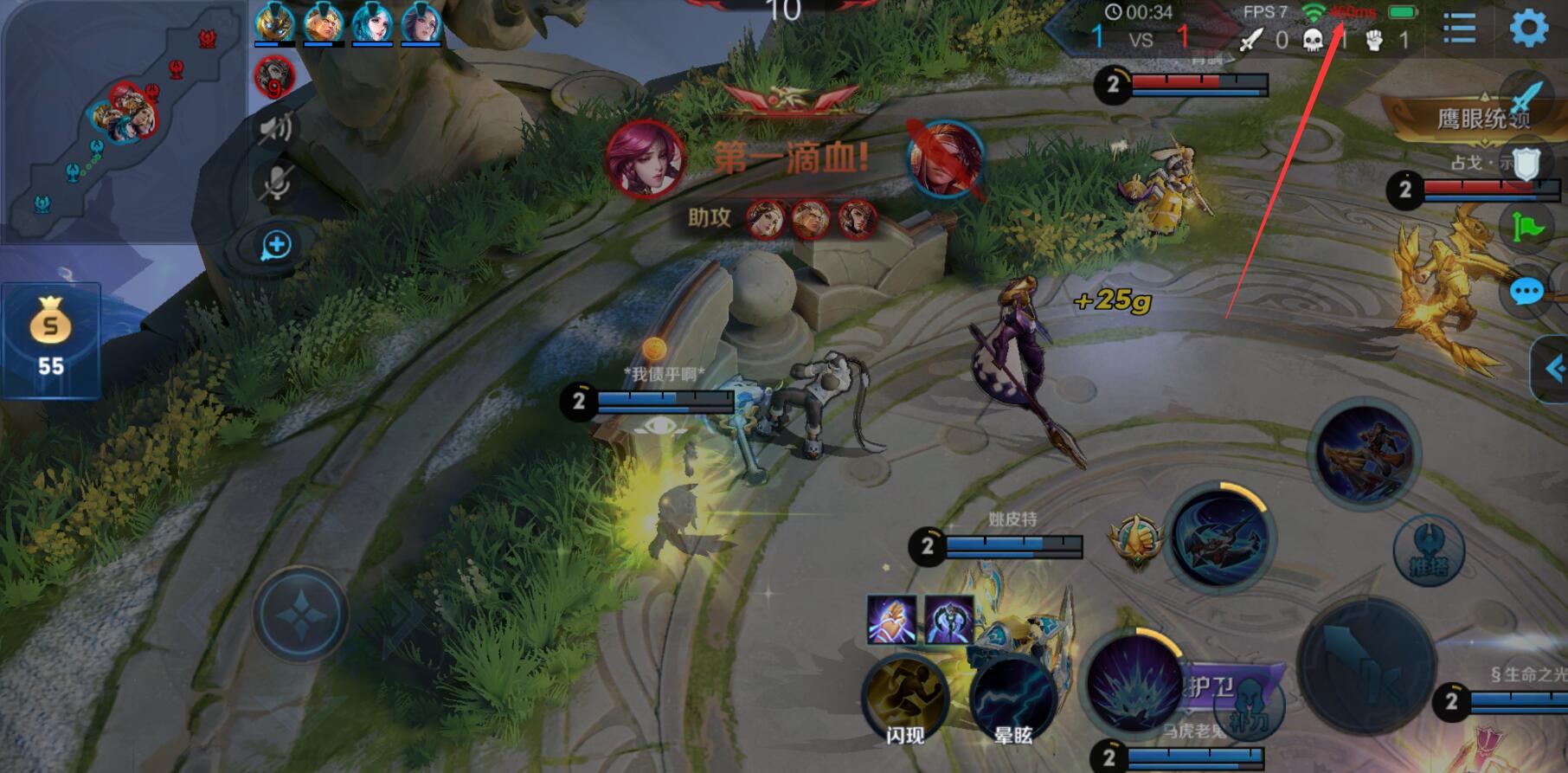Expand the side panel arrow tab

[1552, 370]
